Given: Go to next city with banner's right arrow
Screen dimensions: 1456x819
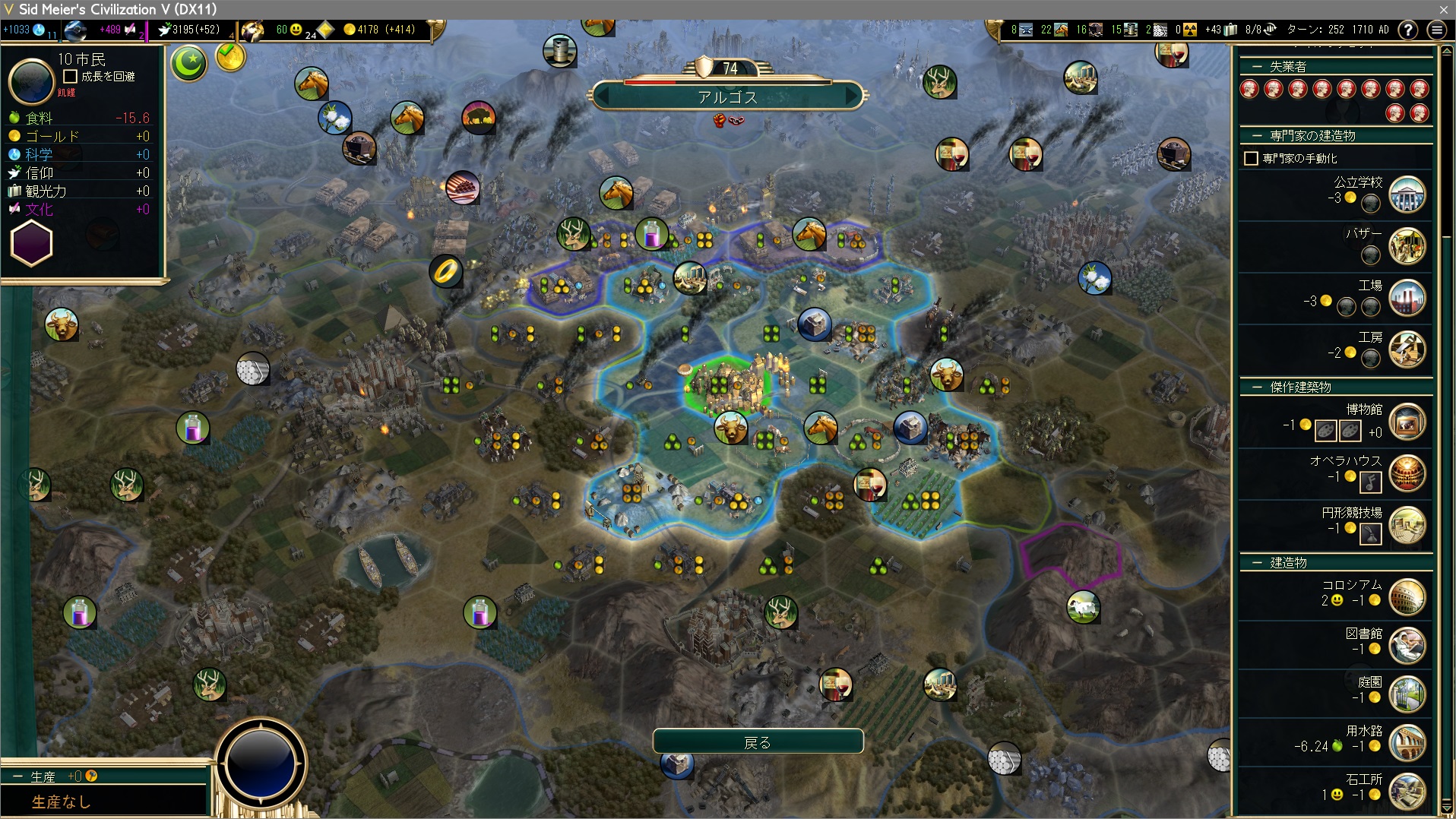Looking at the screenshot, I should coord(853,97).
